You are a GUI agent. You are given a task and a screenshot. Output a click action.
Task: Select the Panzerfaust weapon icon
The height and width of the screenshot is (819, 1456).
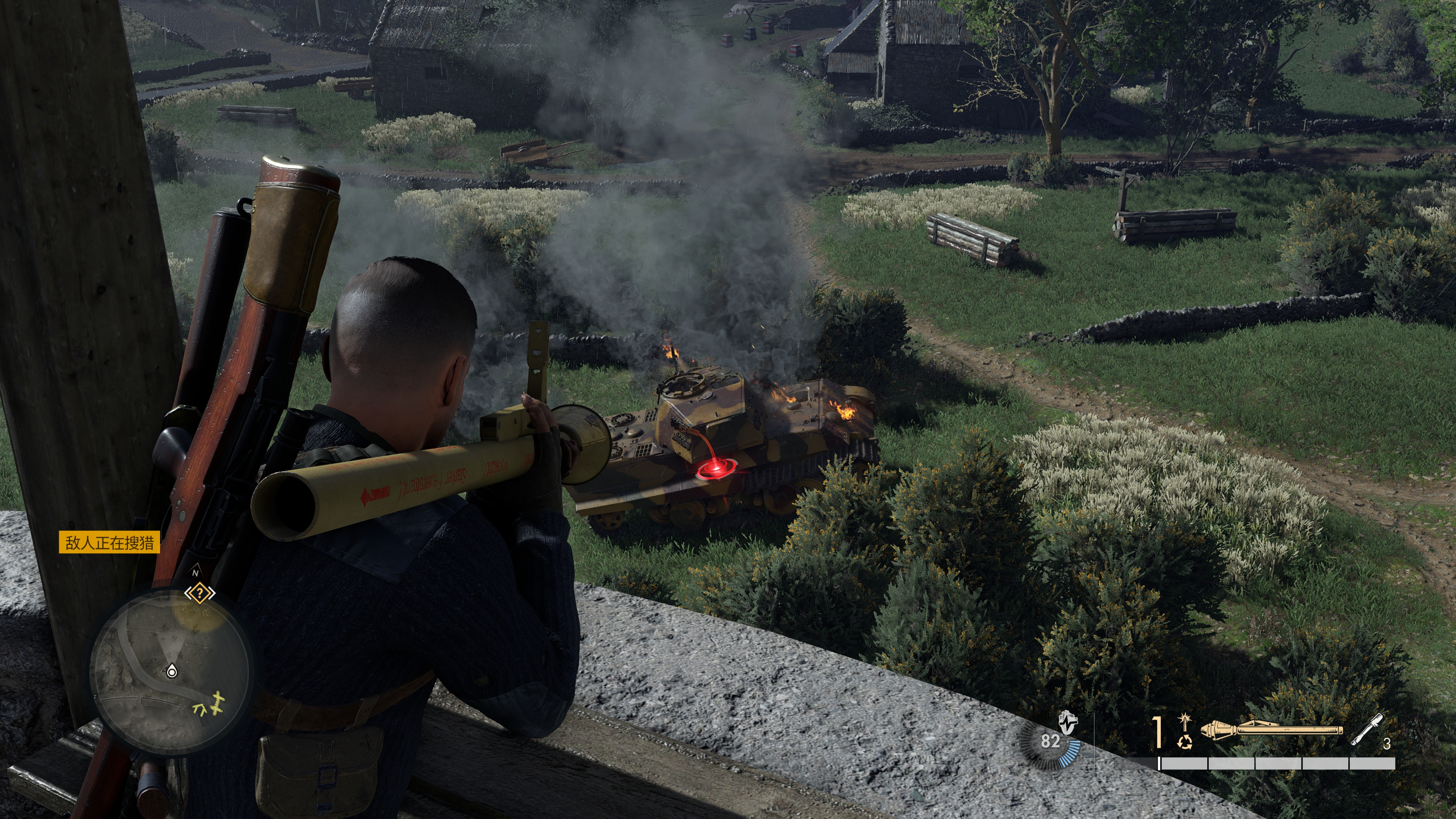pos(1271,730)
